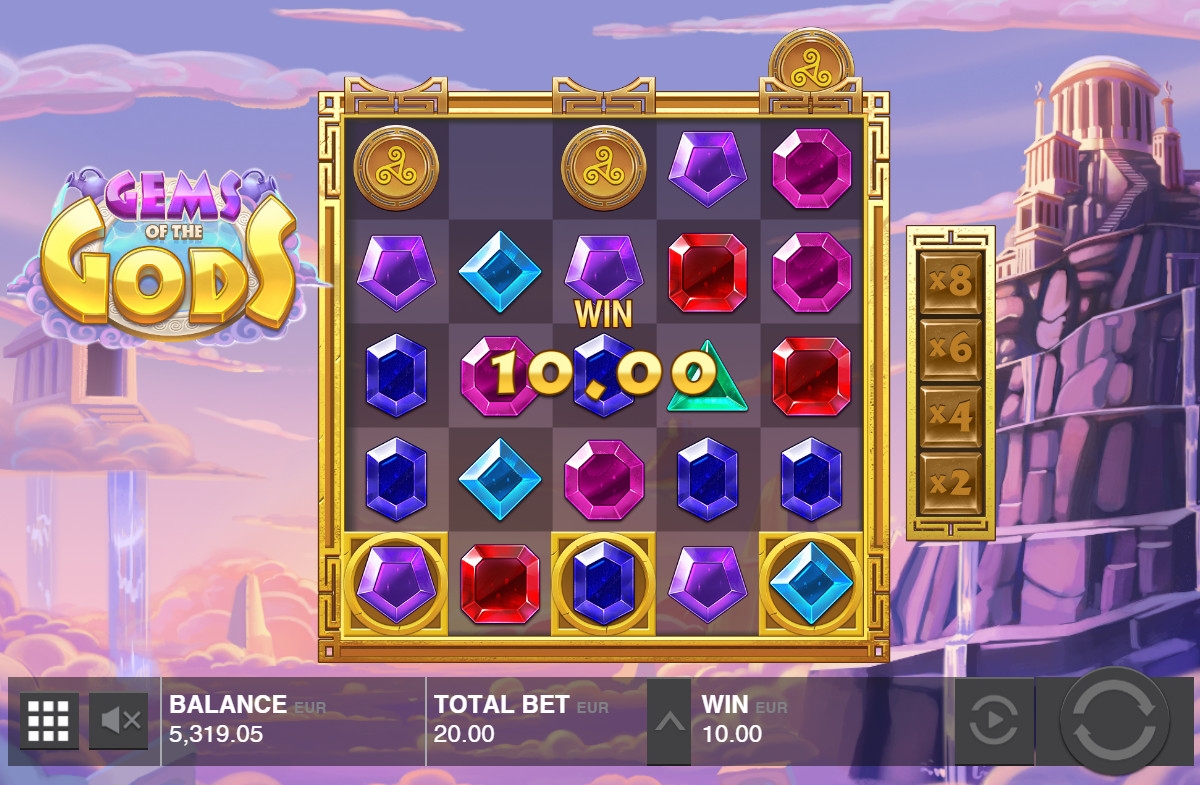Toggle the muted sound speaker icon
Image resolution: width=1200 pixels, height=785 pixels.
[119, 720]
